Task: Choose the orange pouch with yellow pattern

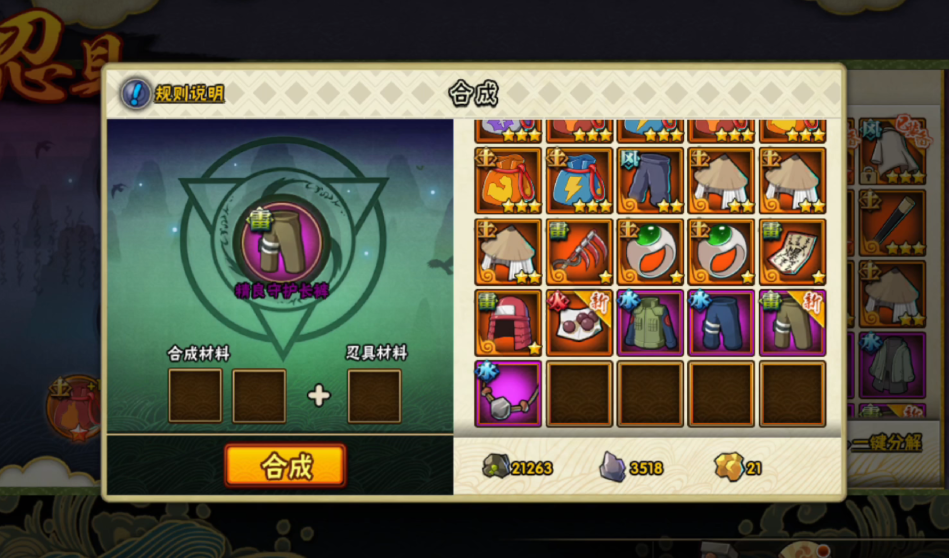Action: pyautogui.click(x=508, y=181)
